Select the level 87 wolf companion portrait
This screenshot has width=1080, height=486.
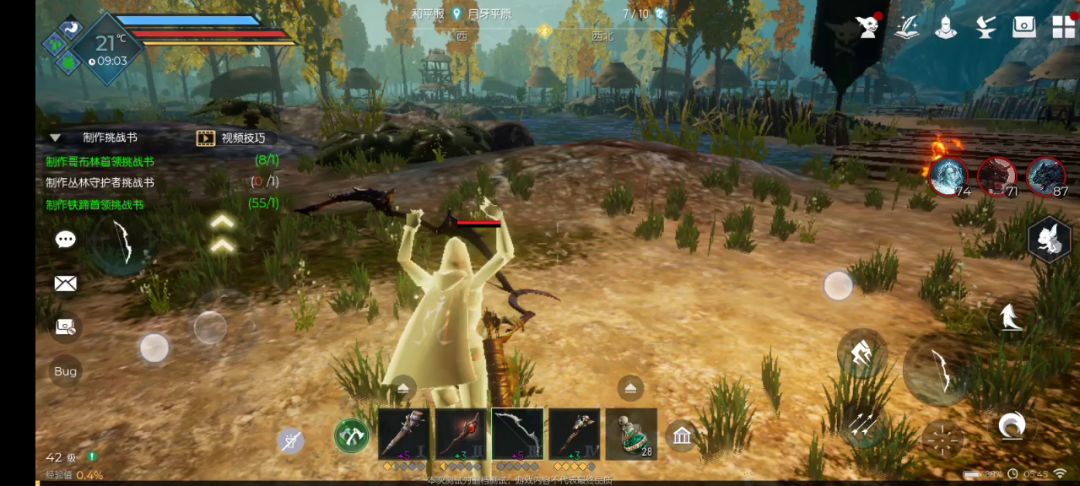pyautogui.click(x=1045, y=175)
